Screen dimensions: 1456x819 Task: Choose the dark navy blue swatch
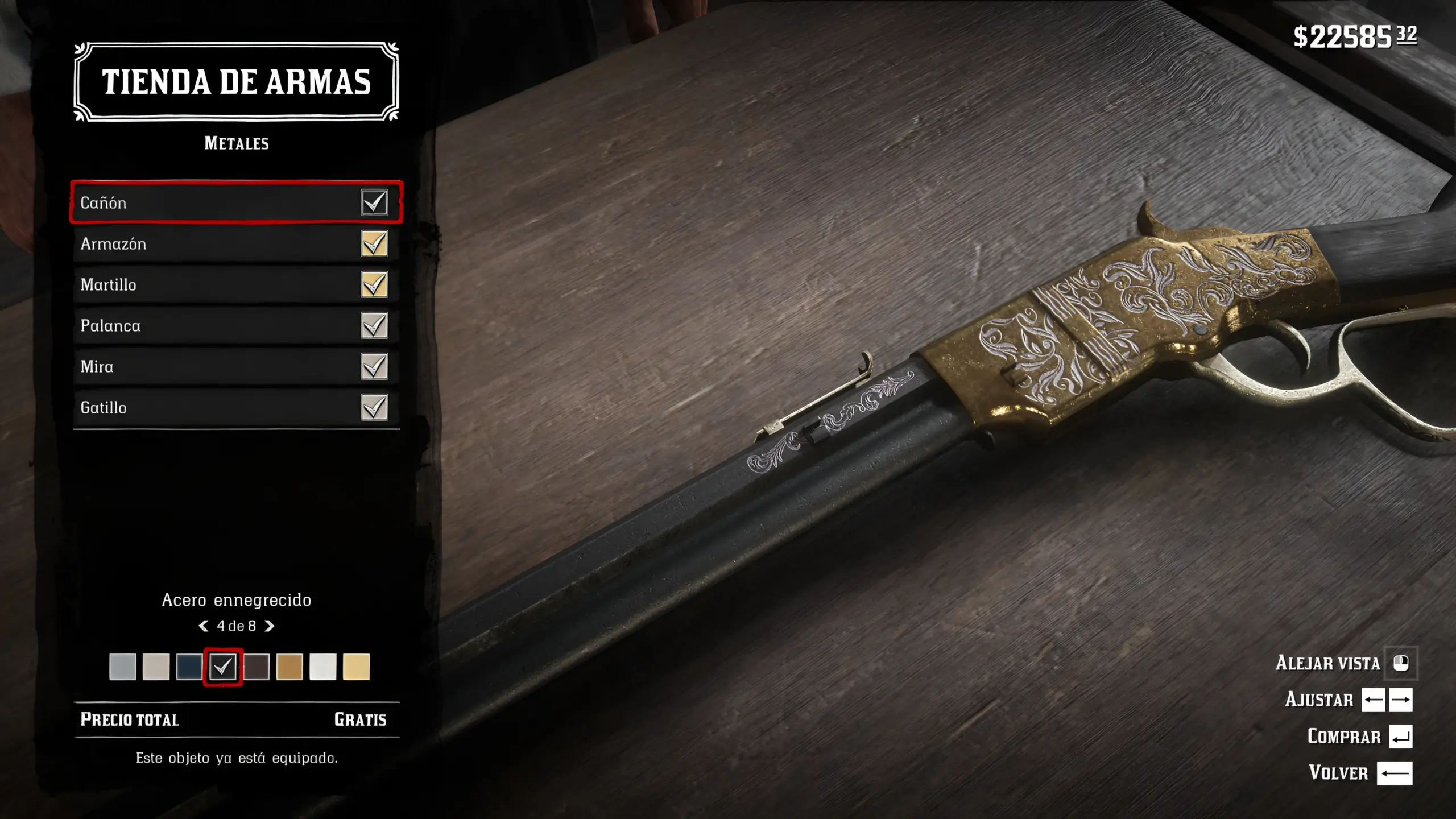coord(189,667)
